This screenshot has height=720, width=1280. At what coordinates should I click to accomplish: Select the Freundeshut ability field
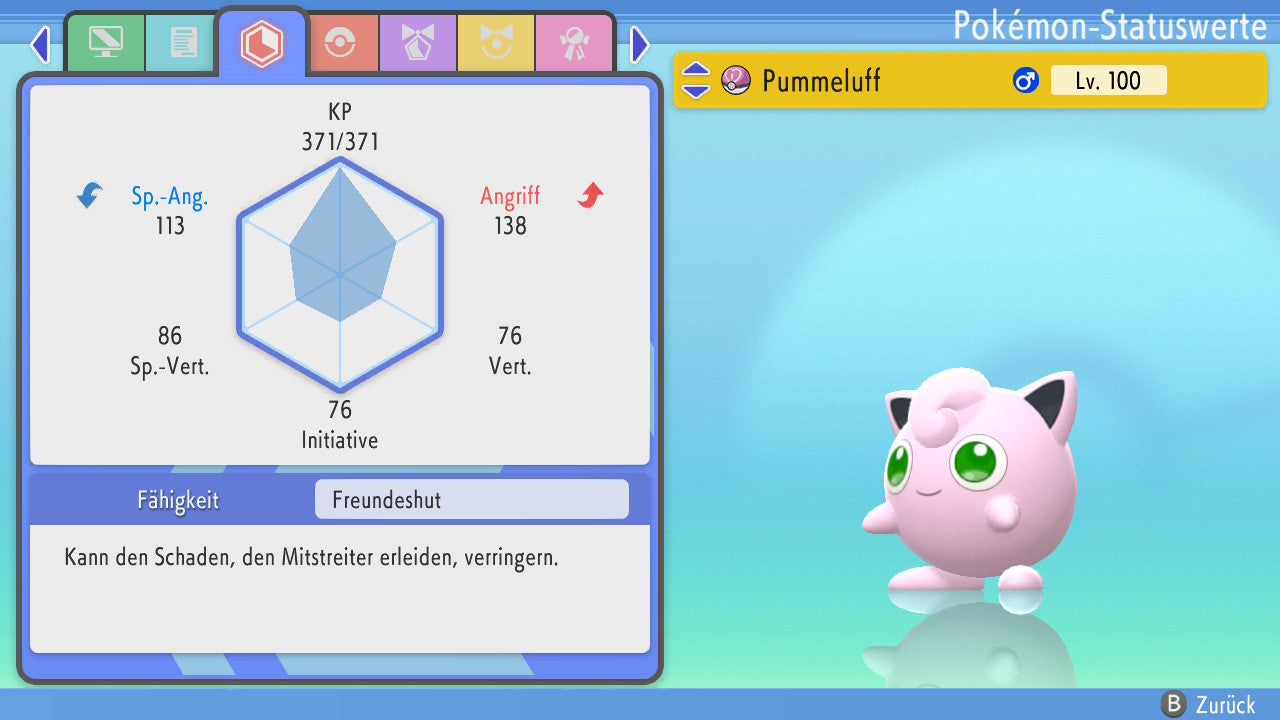point(471,500)
